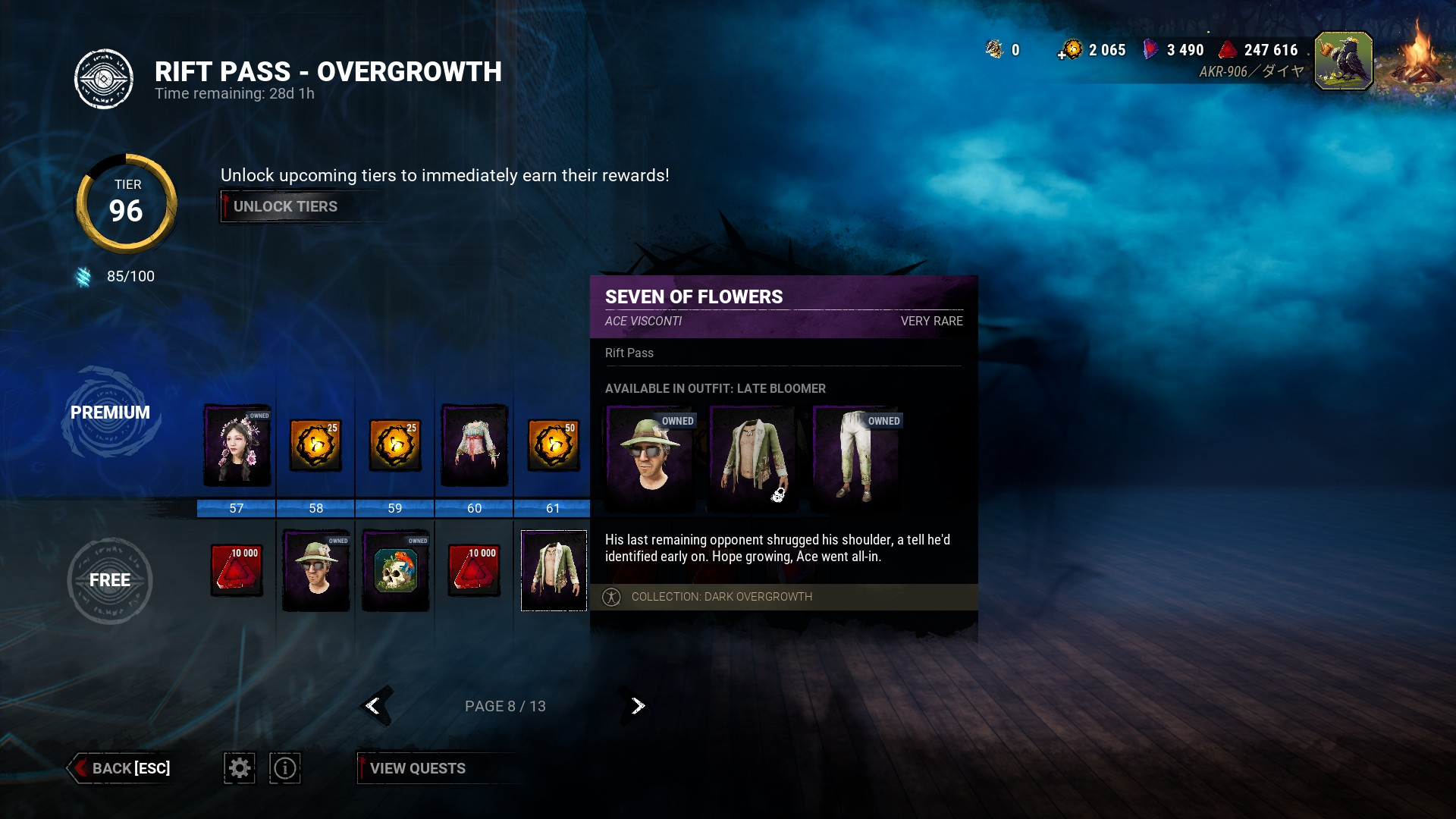Select the tier 57 premium flower-hair head reward
1456x819 pixels.
[237, 445]
